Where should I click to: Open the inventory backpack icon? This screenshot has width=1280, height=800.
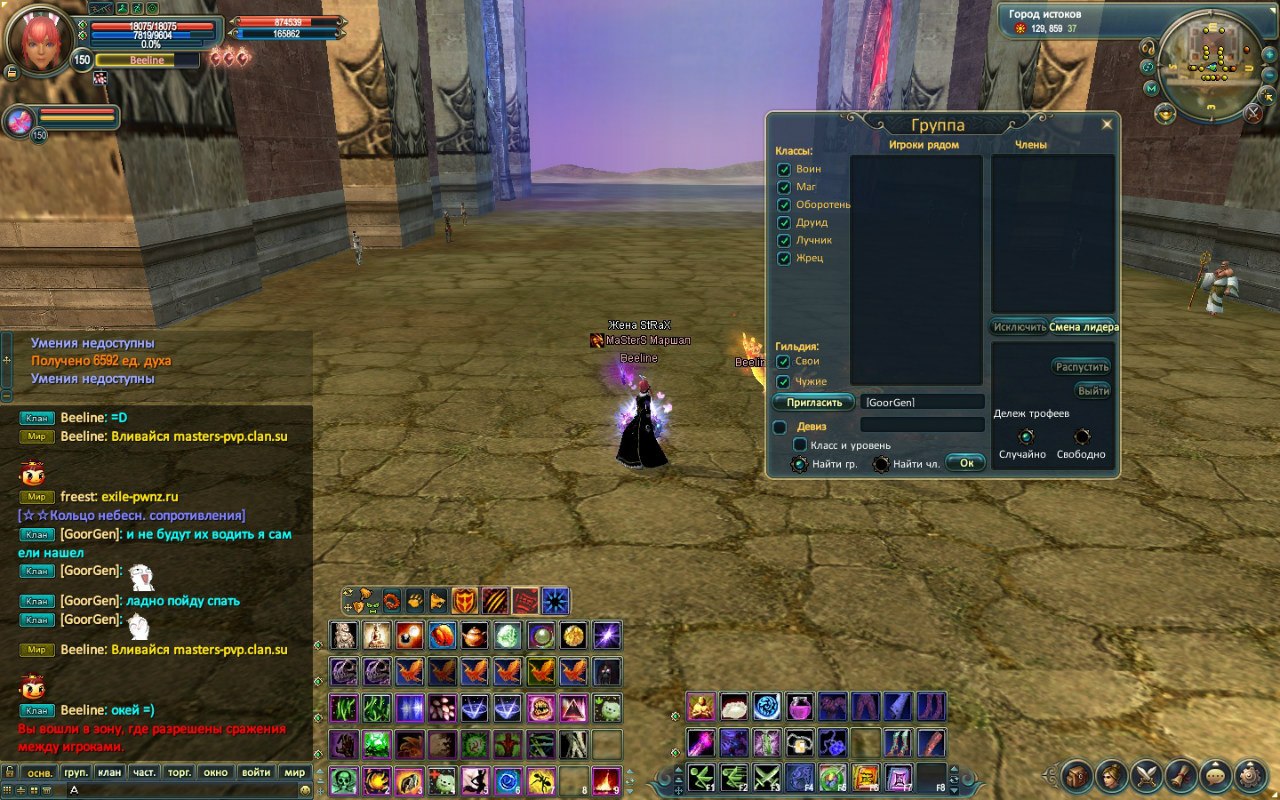[x=1077, y=775]
